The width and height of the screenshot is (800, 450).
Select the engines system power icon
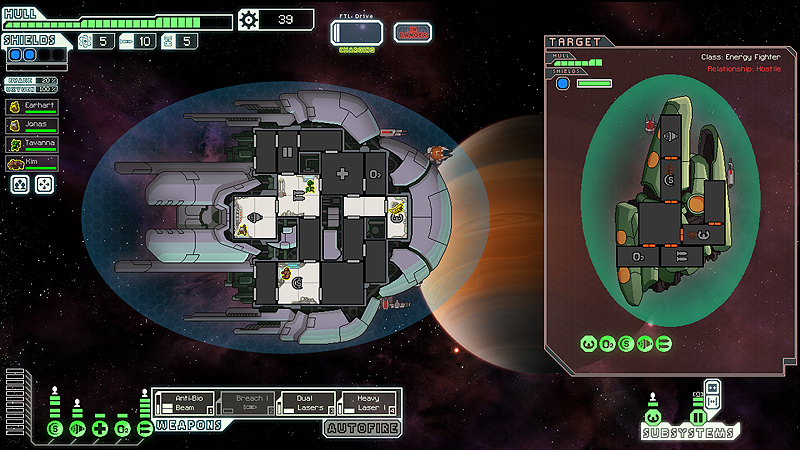pos(77,430)
